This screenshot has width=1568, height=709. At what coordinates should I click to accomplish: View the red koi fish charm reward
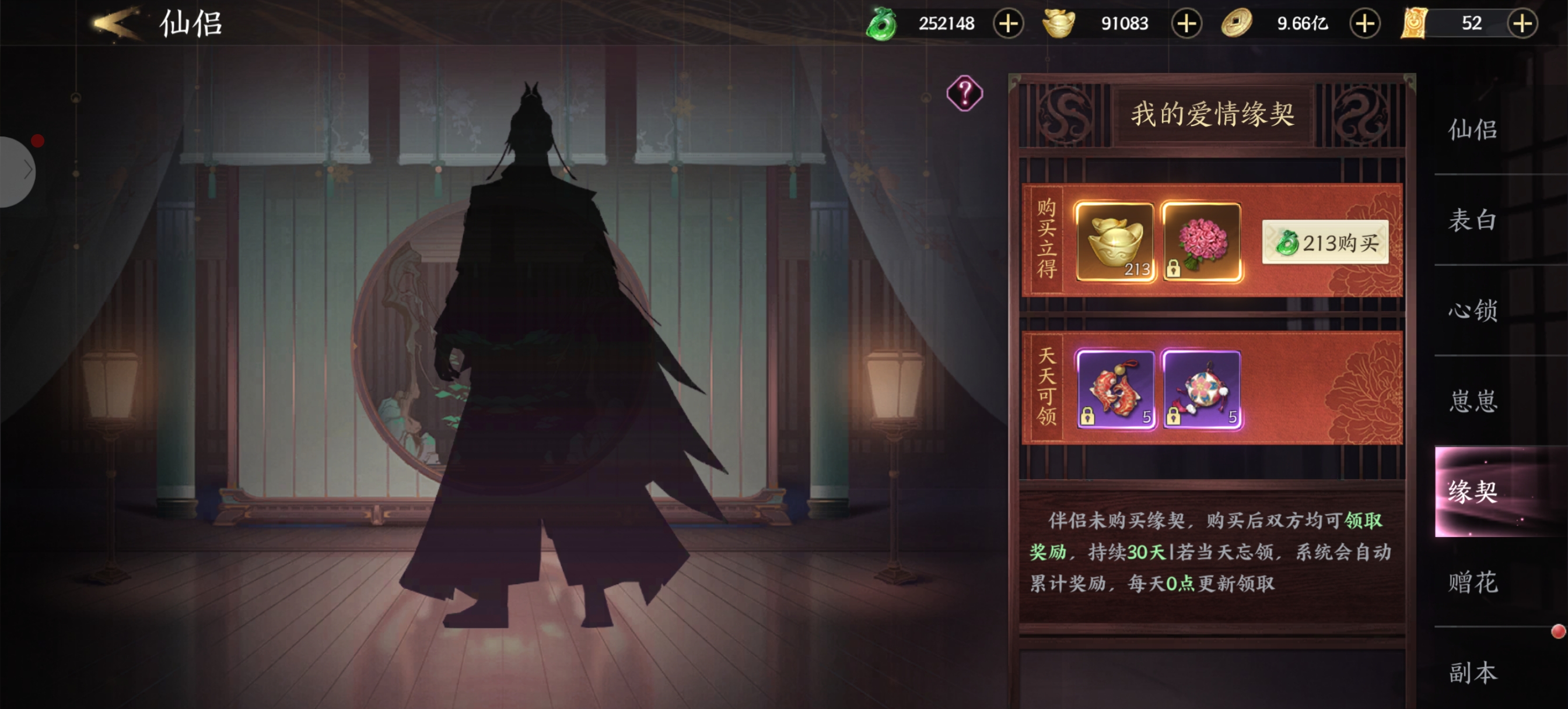1115,389
